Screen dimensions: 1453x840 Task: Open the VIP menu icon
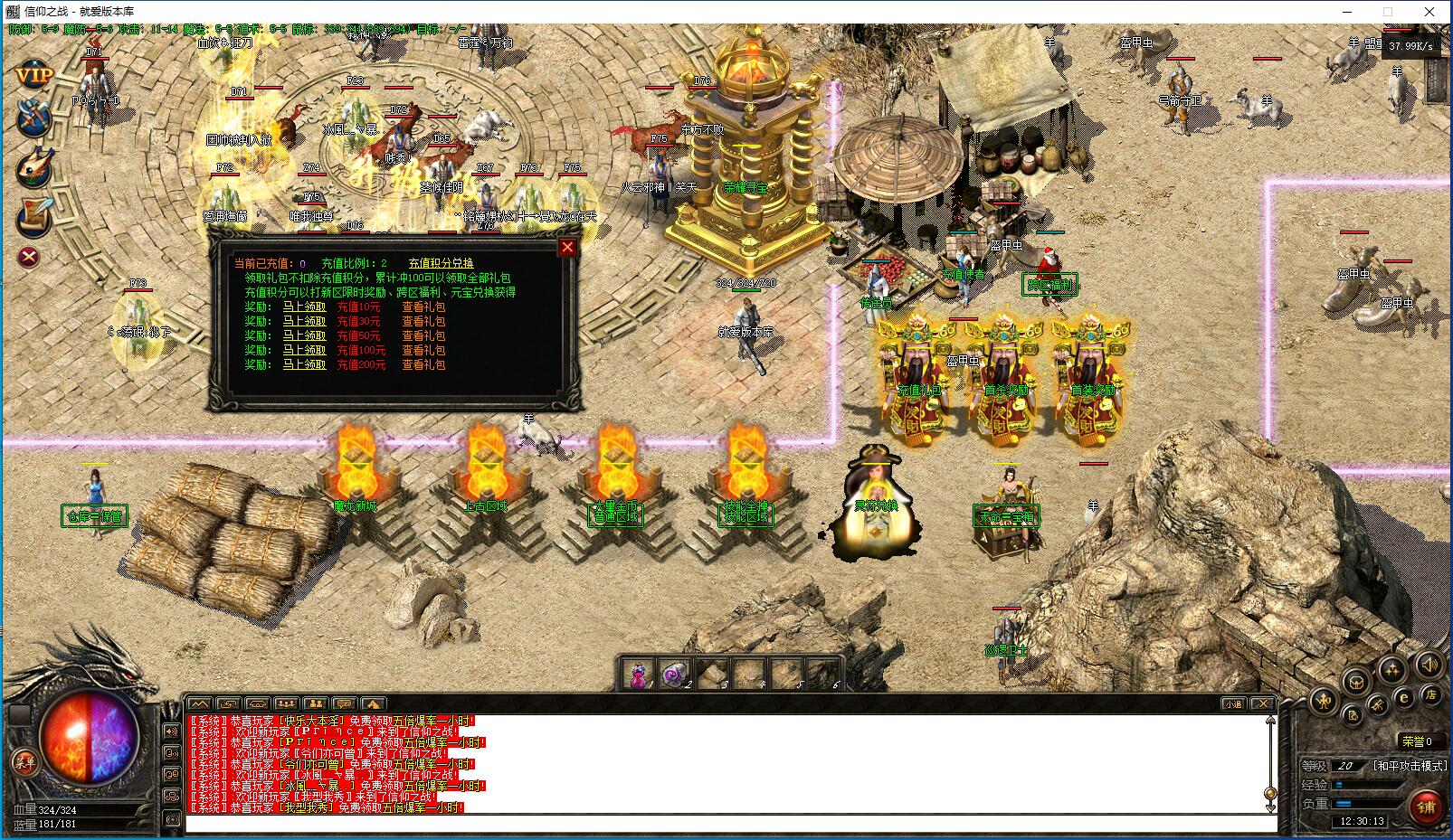point(34,75)
